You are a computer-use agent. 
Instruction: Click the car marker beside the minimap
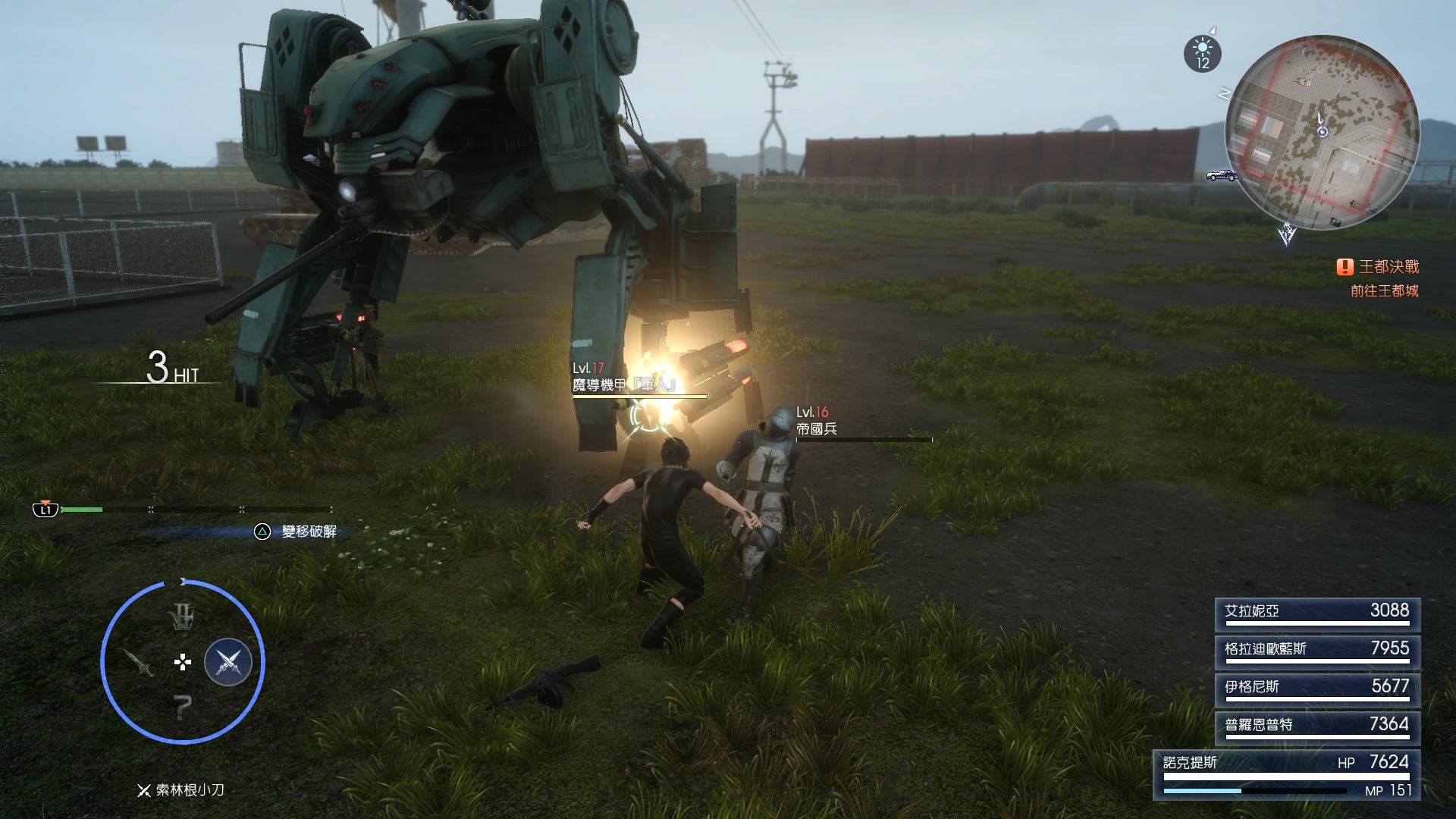pyautogui.click(x=1222, y=175)
